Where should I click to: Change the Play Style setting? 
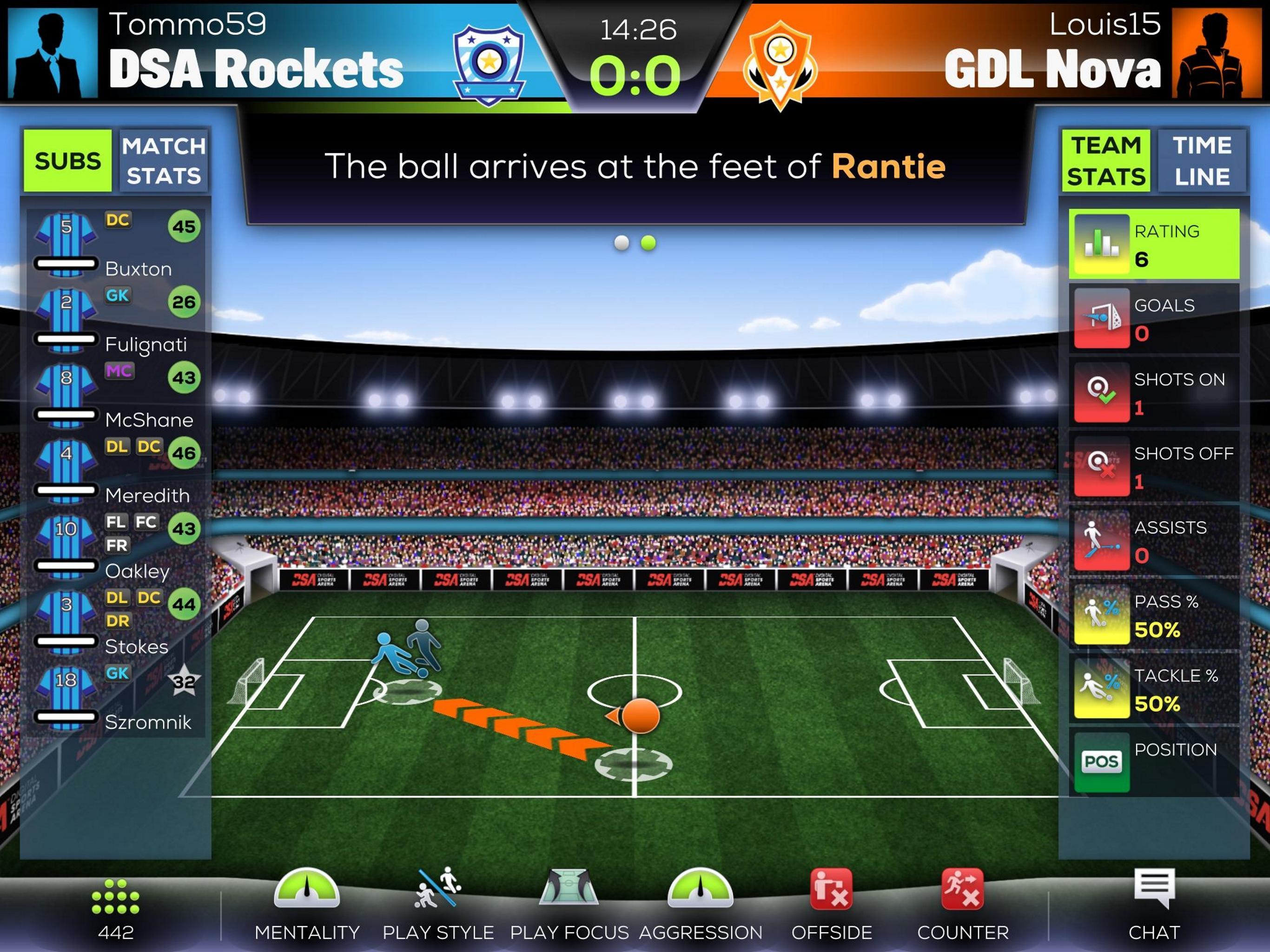tap(438, 904)
